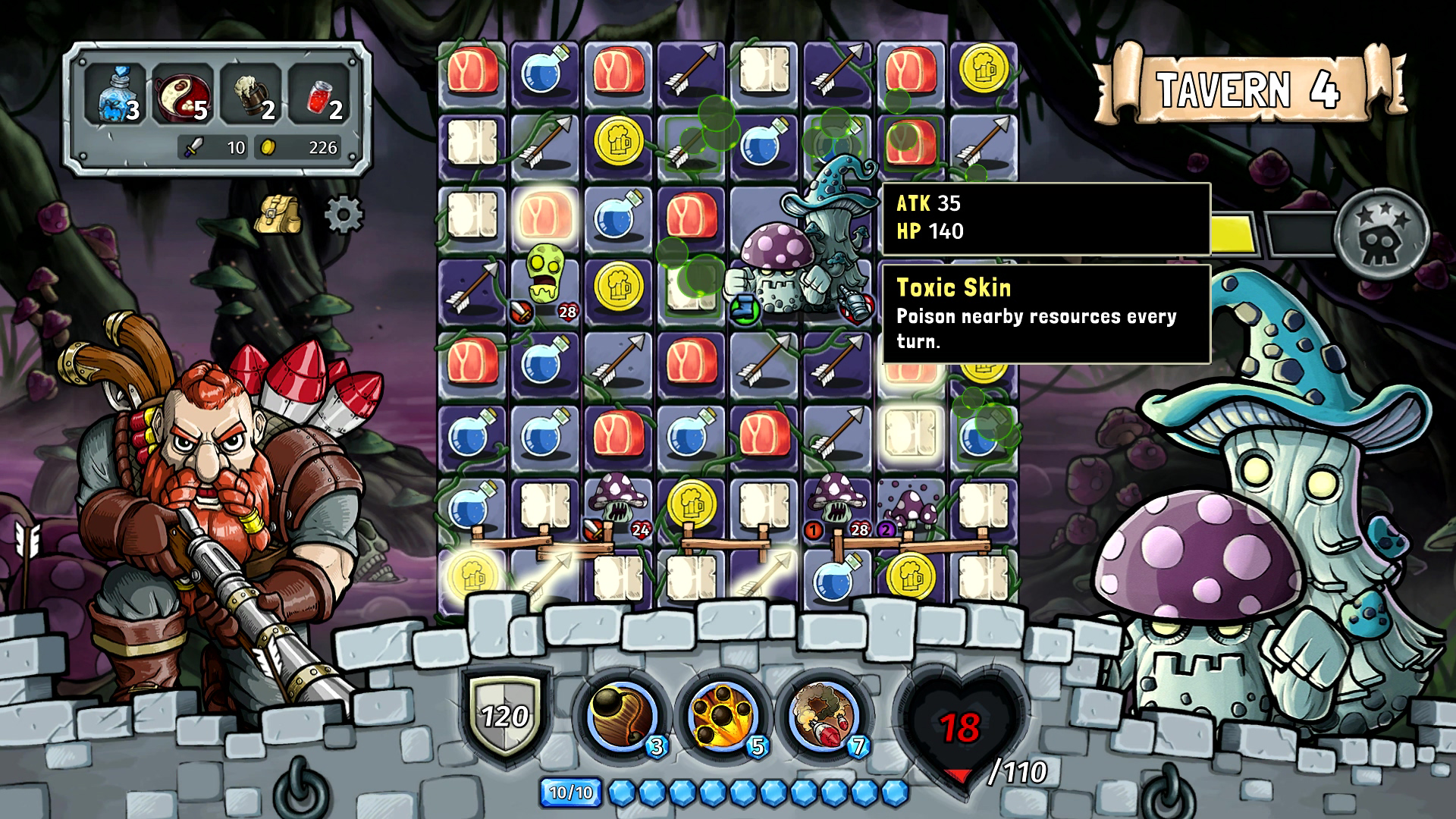Click the Tavern 4 banner

click(1247, 86)
